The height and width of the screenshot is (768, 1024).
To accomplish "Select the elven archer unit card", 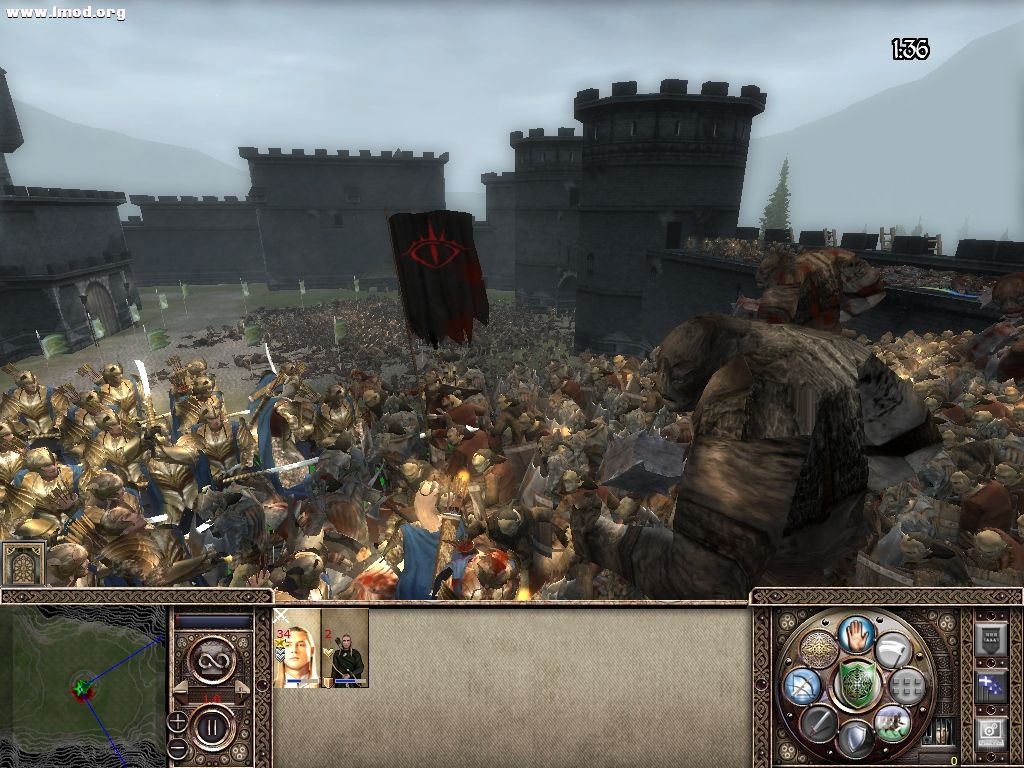I will [x=345, y=649].
